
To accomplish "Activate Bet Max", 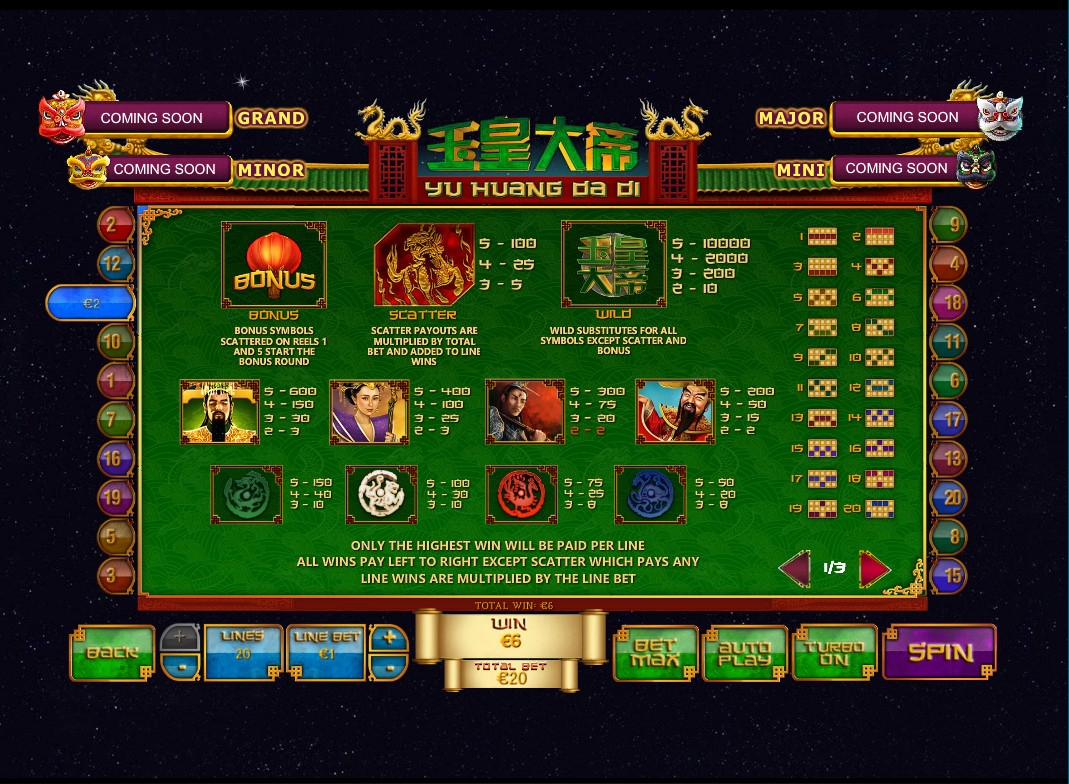I will click(655, 653).
